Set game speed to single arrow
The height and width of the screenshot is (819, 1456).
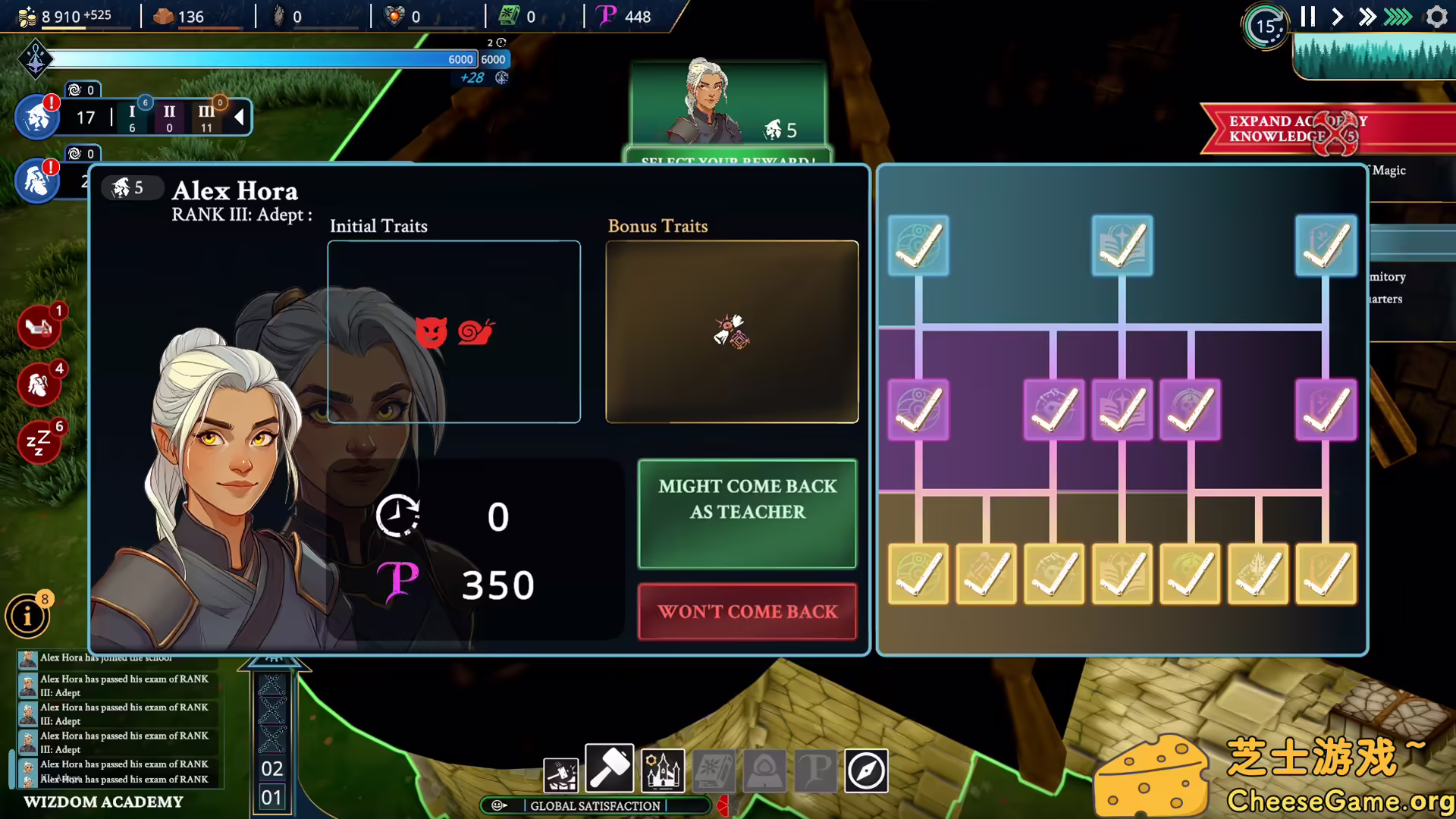(x=1337, y=17)
